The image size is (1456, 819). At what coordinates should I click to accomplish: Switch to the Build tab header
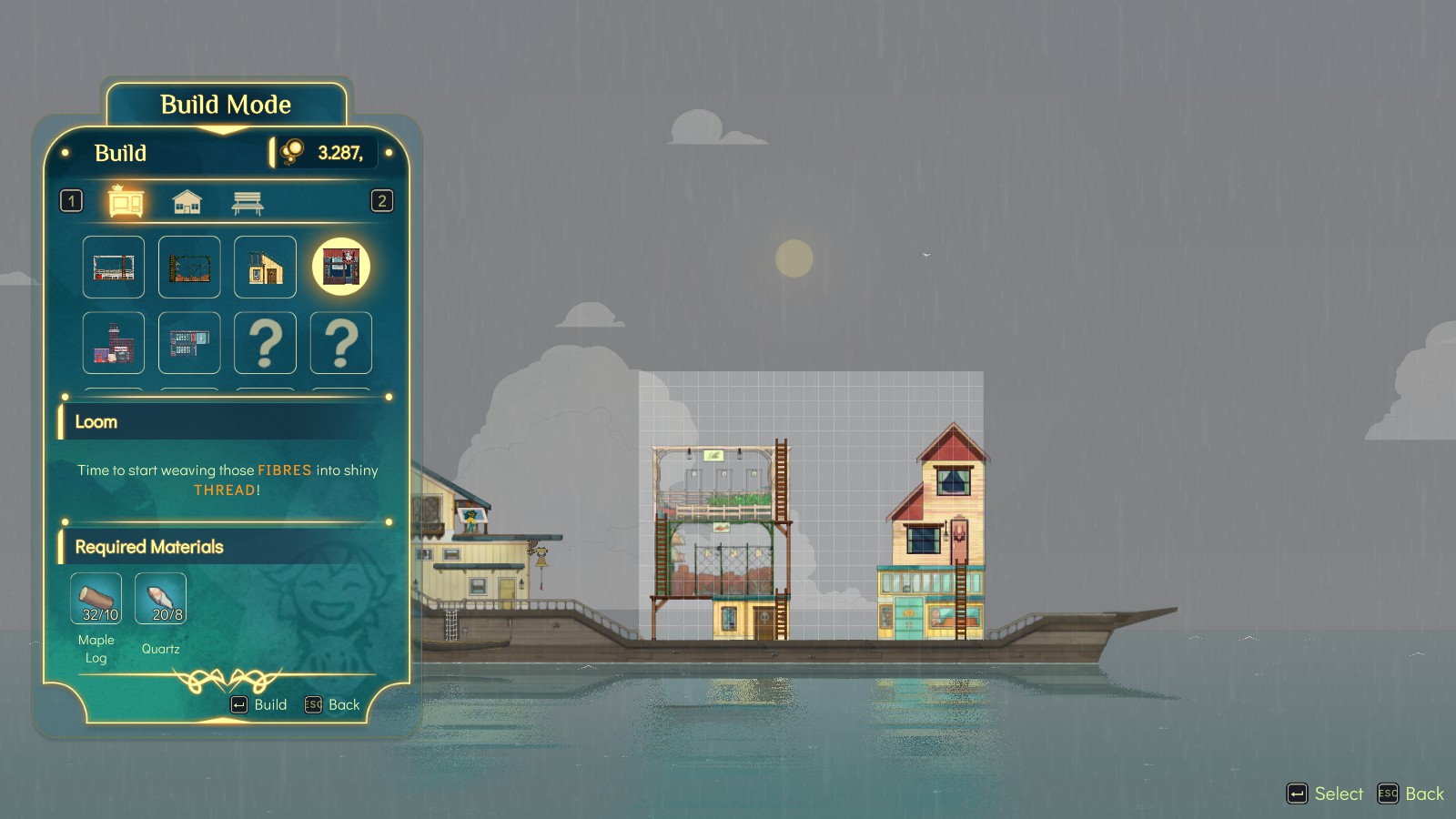coord(120,153)
